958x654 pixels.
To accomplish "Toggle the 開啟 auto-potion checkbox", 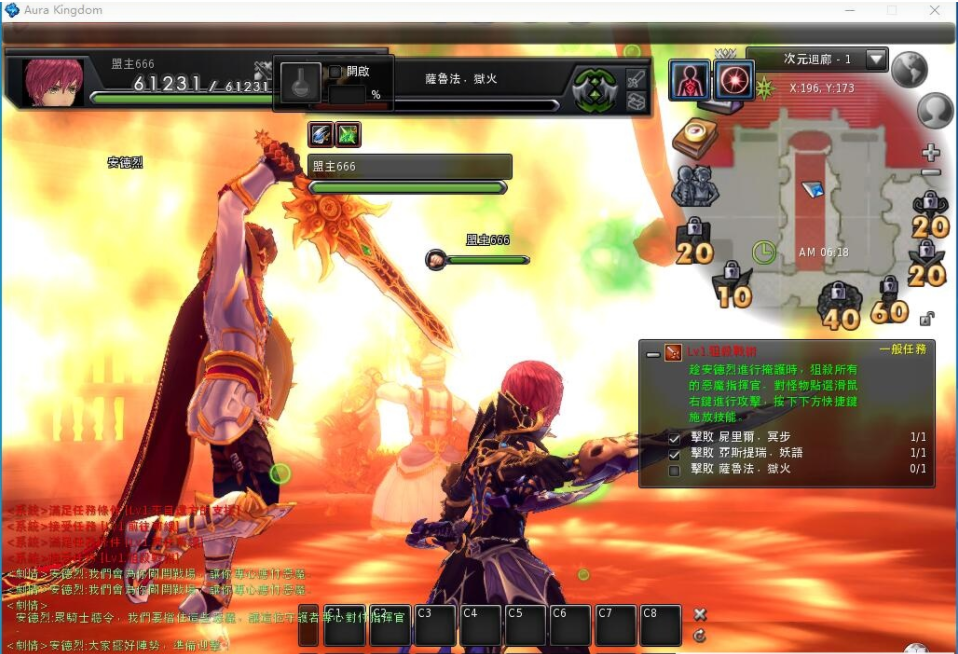I will point(335,72).
